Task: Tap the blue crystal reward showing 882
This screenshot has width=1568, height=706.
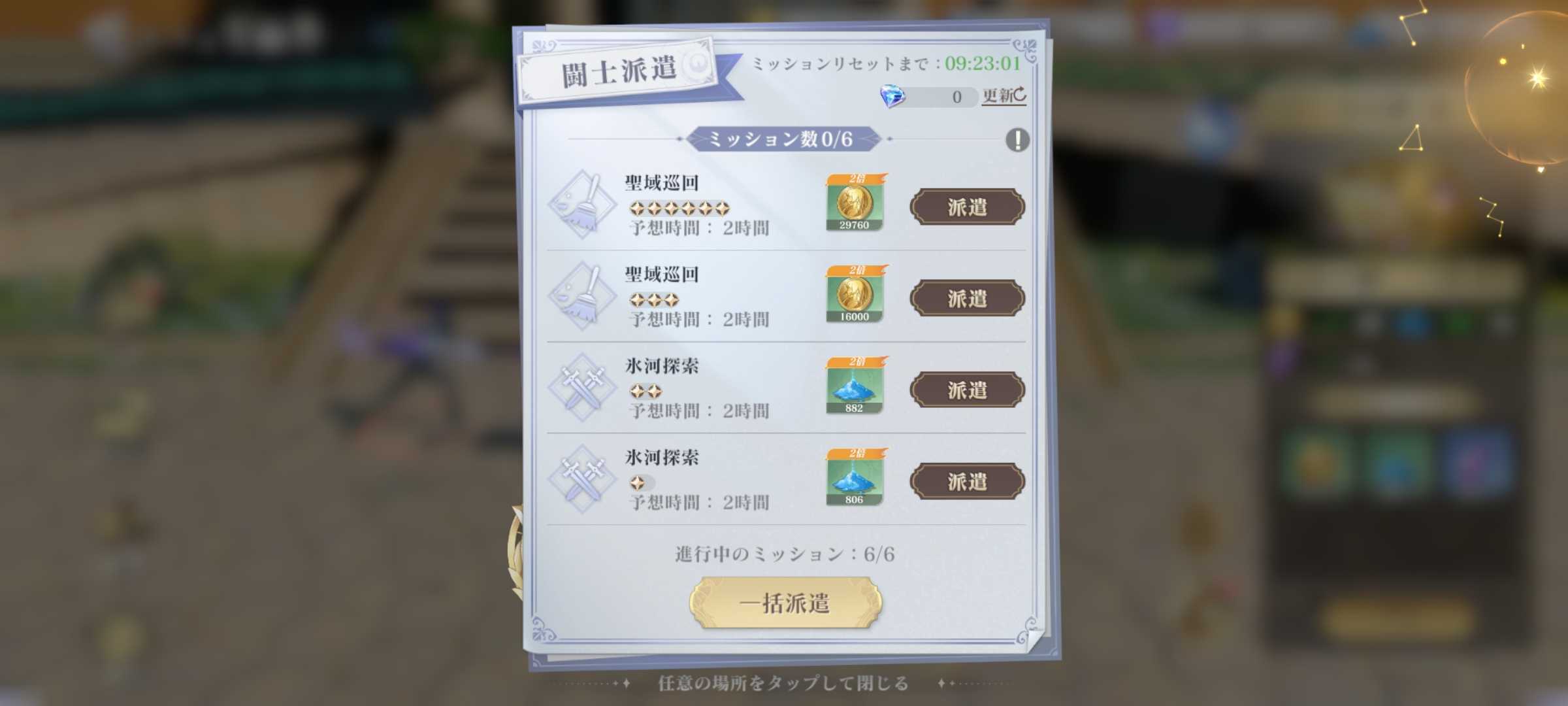Action: pyautogui.click(x=856, y=389)
